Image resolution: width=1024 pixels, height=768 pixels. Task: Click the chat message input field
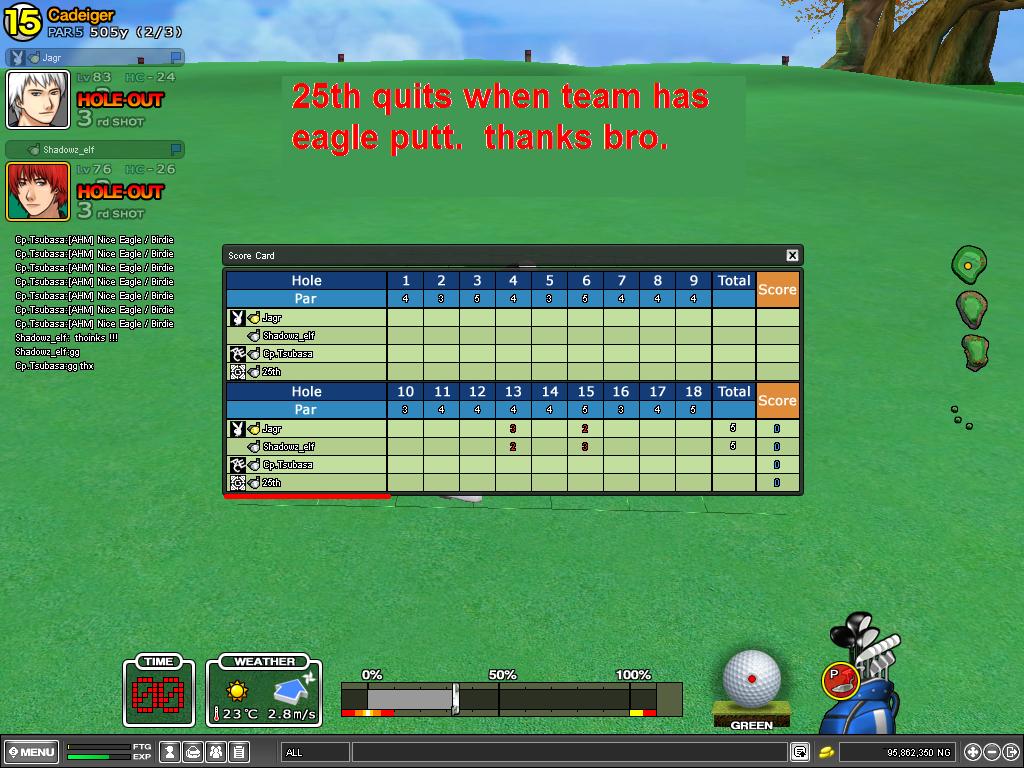coord(570,752)
